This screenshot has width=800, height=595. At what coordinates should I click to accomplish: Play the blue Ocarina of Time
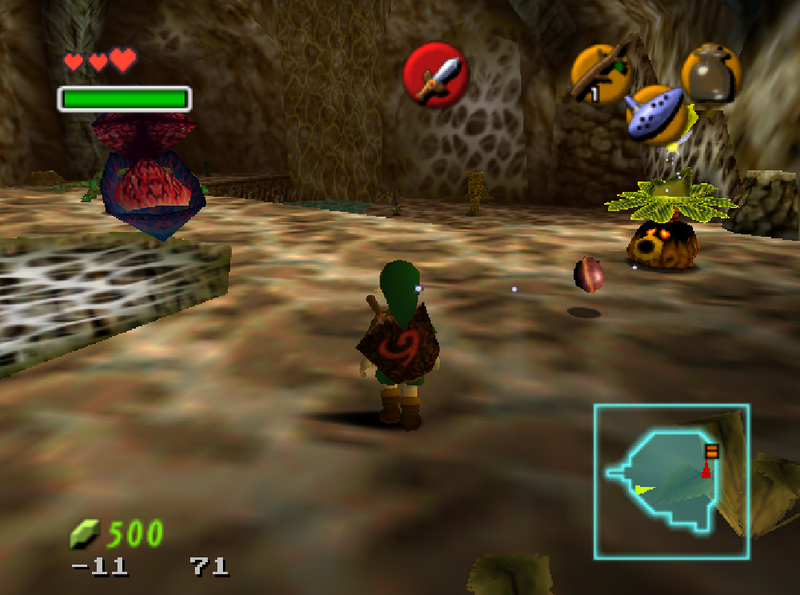(655, 114)
